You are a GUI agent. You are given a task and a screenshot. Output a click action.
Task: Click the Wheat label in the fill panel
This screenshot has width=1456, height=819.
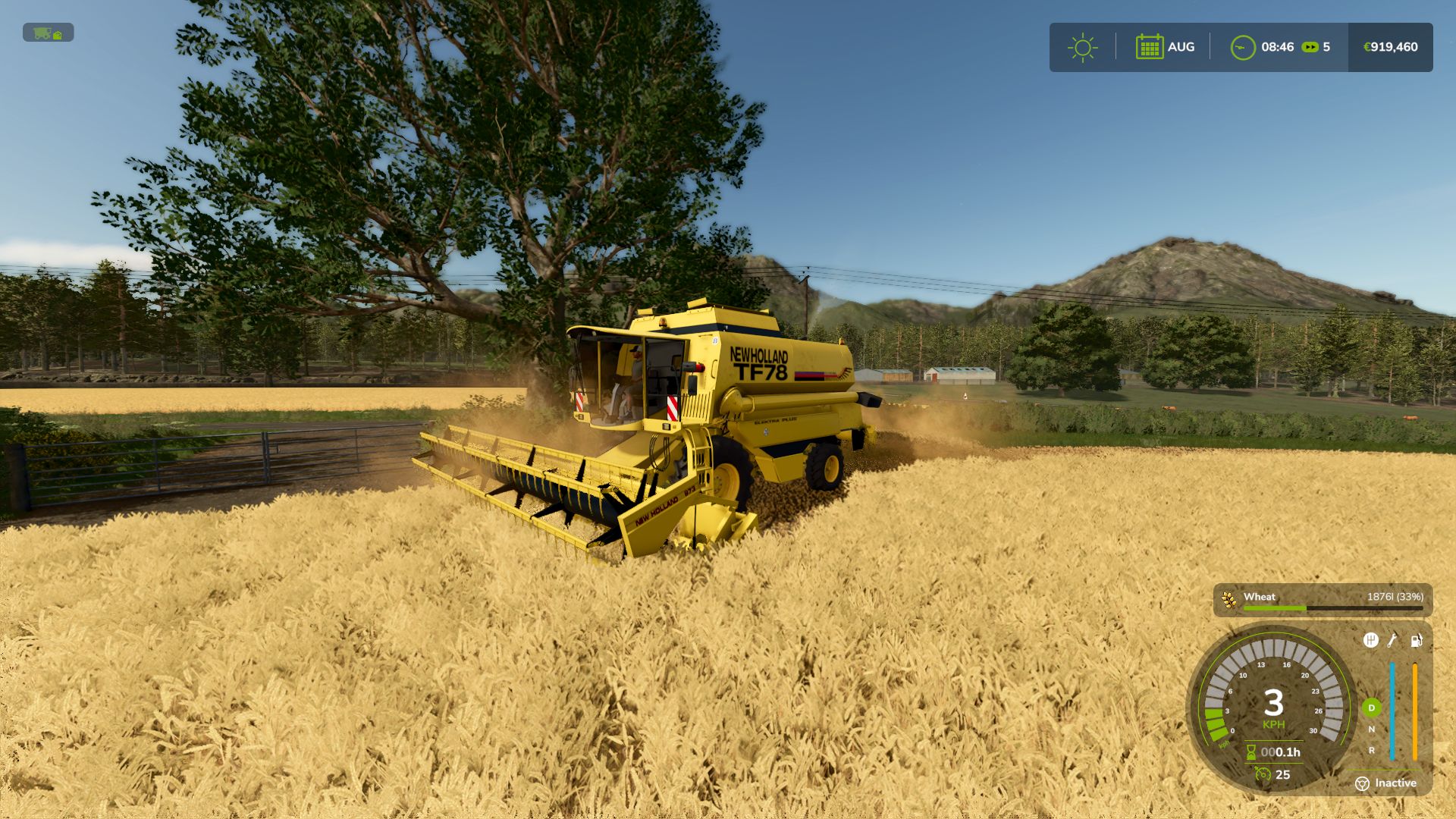pos(1261,597)
